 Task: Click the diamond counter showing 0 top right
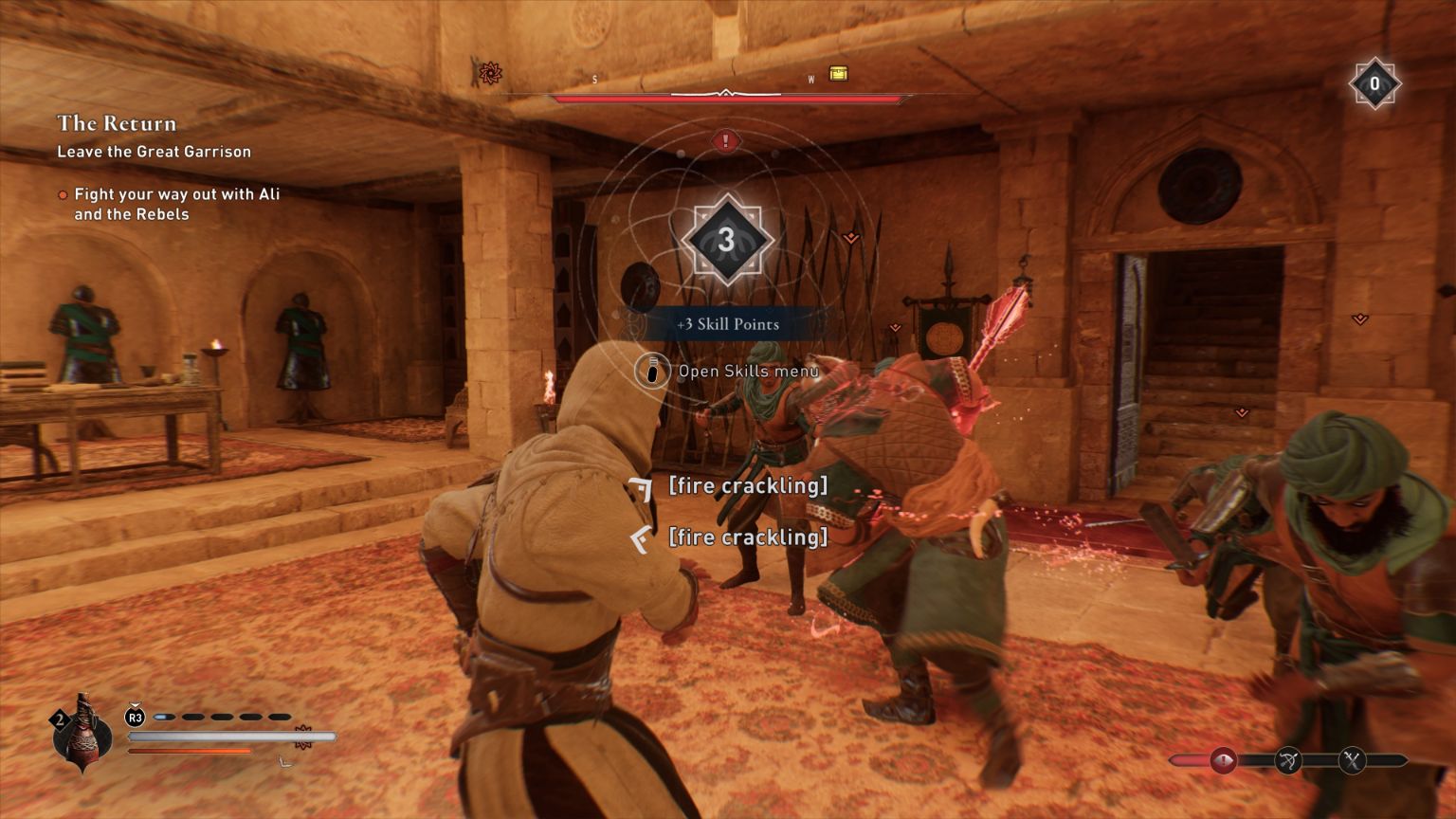(x=1375, y=83)
